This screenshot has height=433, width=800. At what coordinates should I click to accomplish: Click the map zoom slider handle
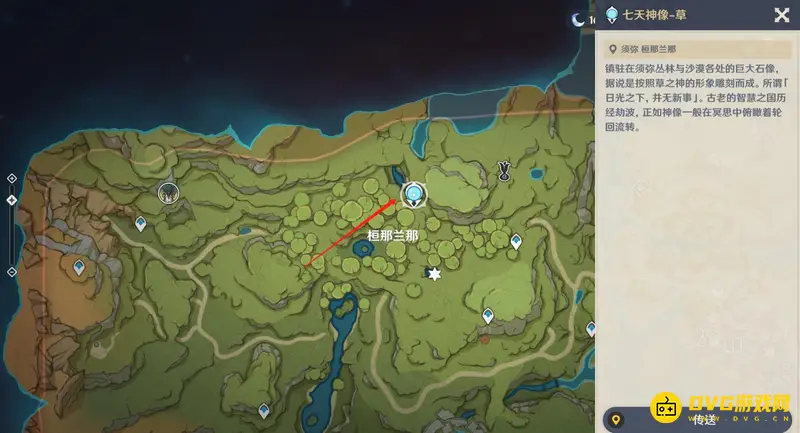pyautogui.click(x=11, y=200)
